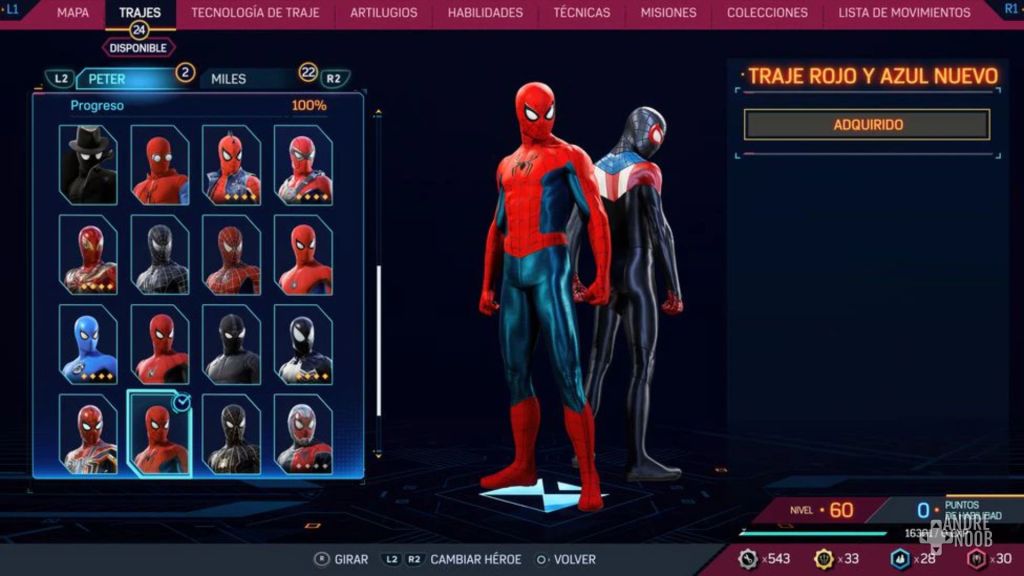Select the Spider-Punk mohawk suit
The height and width of the screenshot is (576, 1024).
click(231, 165)
